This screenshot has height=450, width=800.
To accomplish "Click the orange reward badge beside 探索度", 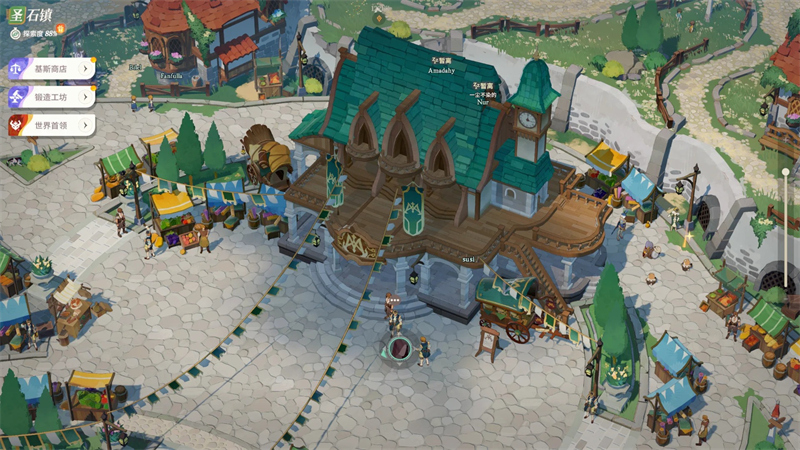I will point(61,30).
